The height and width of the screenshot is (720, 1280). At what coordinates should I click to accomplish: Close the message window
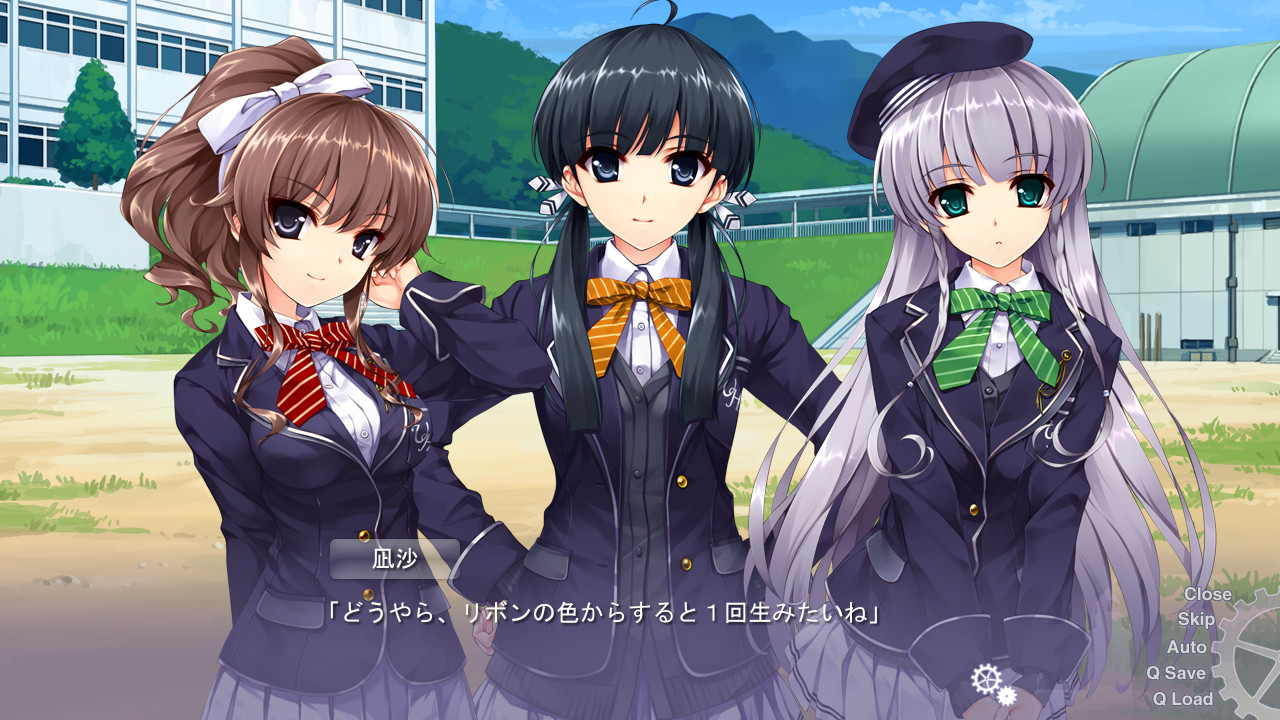click(1207, 593)
